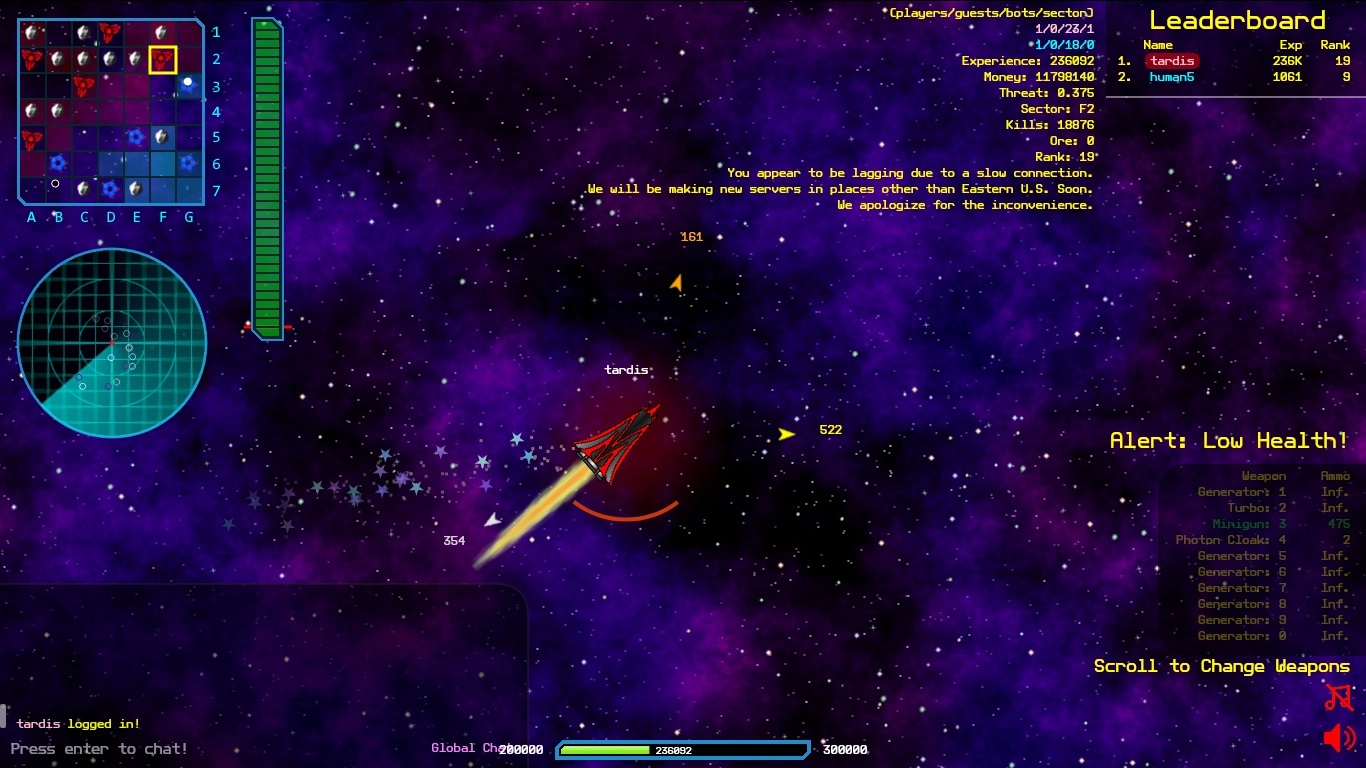This screenshot has width=1366, height=768.
Task: Select the asteroid icon in minimap sector A1
Action: tap(32, 32)
